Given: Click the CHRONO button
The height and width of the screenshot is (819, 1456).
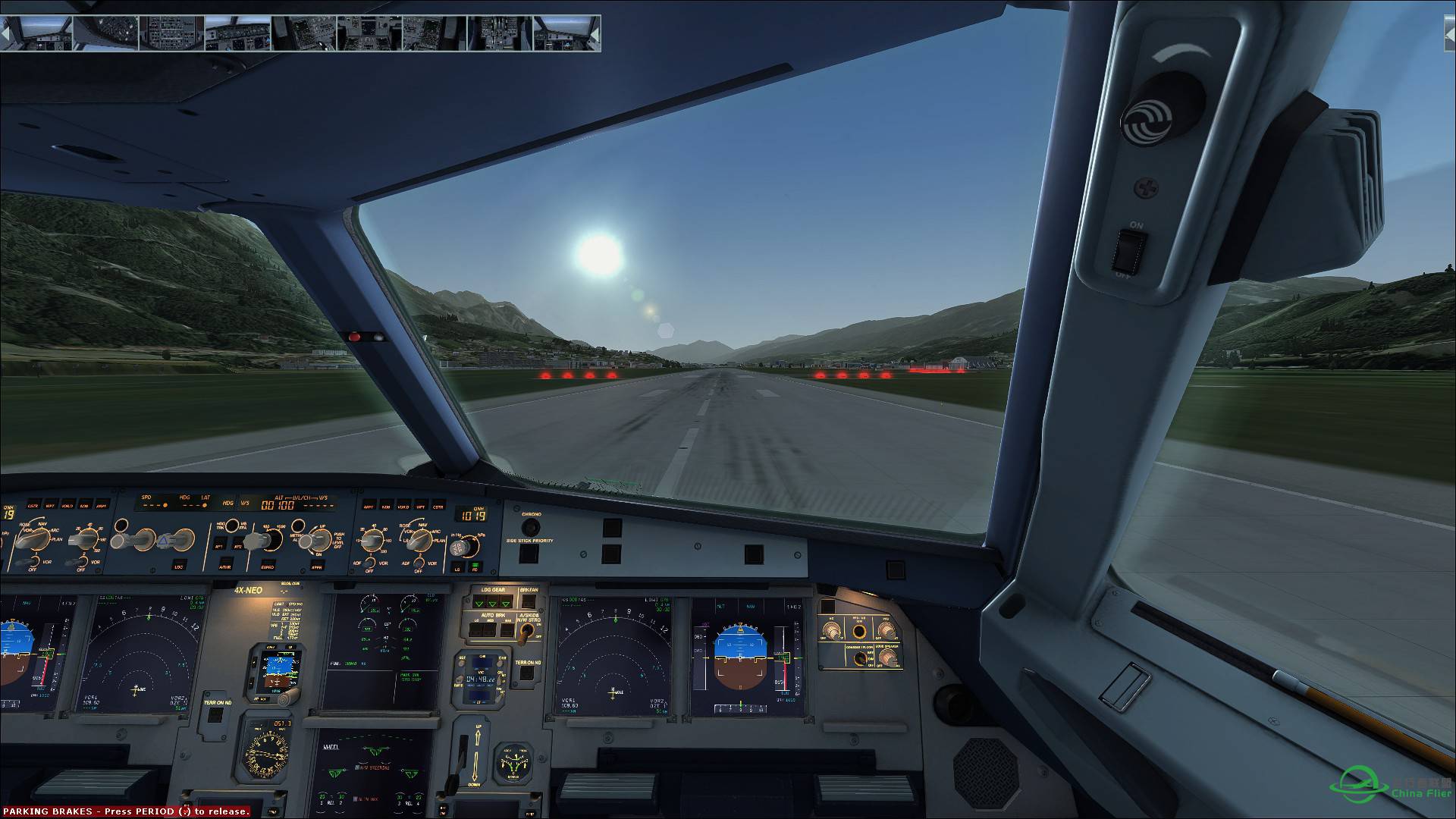Looking at the screenshot, I should pos(531,526).
